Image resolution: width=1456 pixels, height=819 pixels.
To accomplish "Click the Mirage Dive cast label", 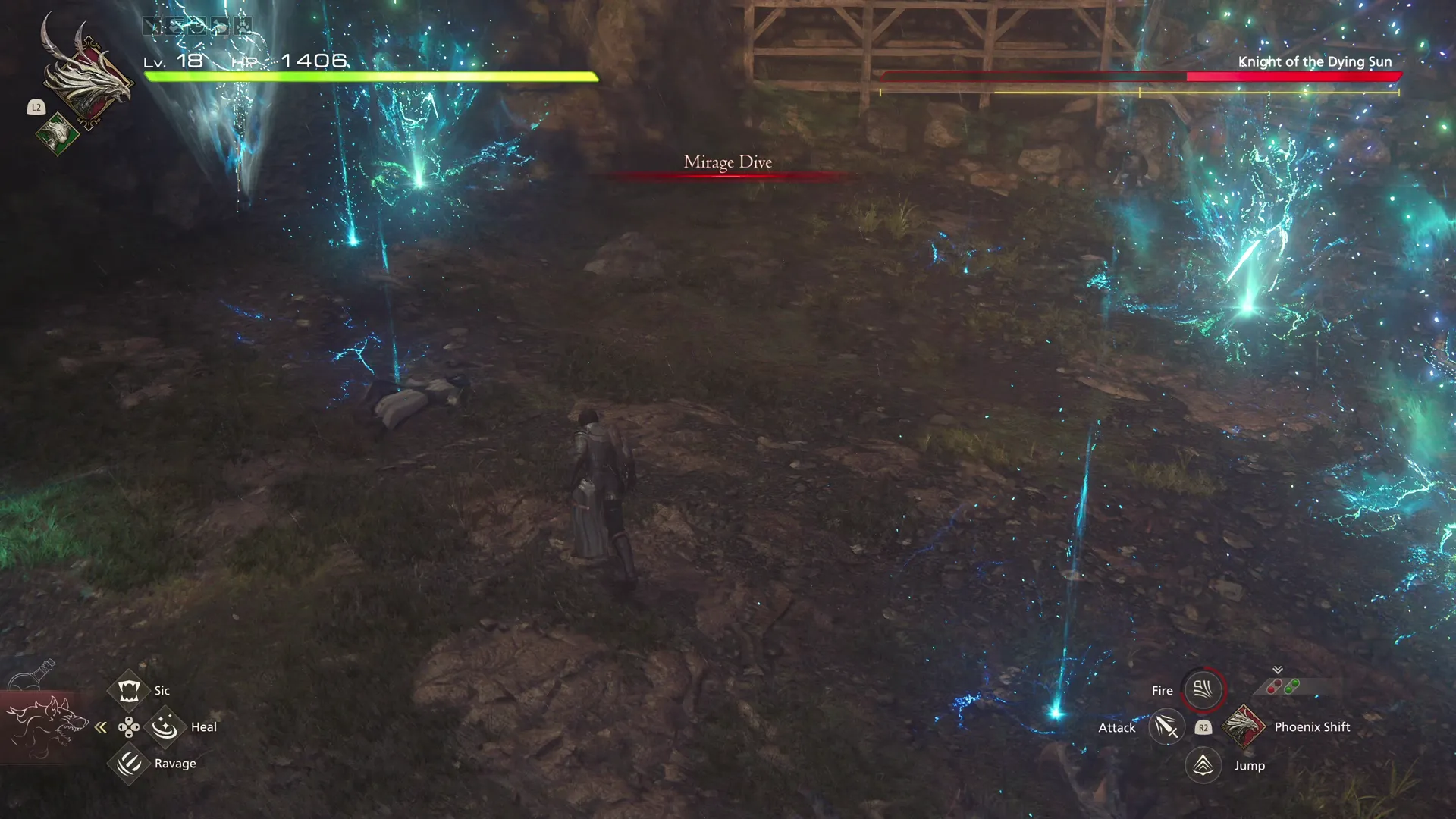I will tap(727, 162).
